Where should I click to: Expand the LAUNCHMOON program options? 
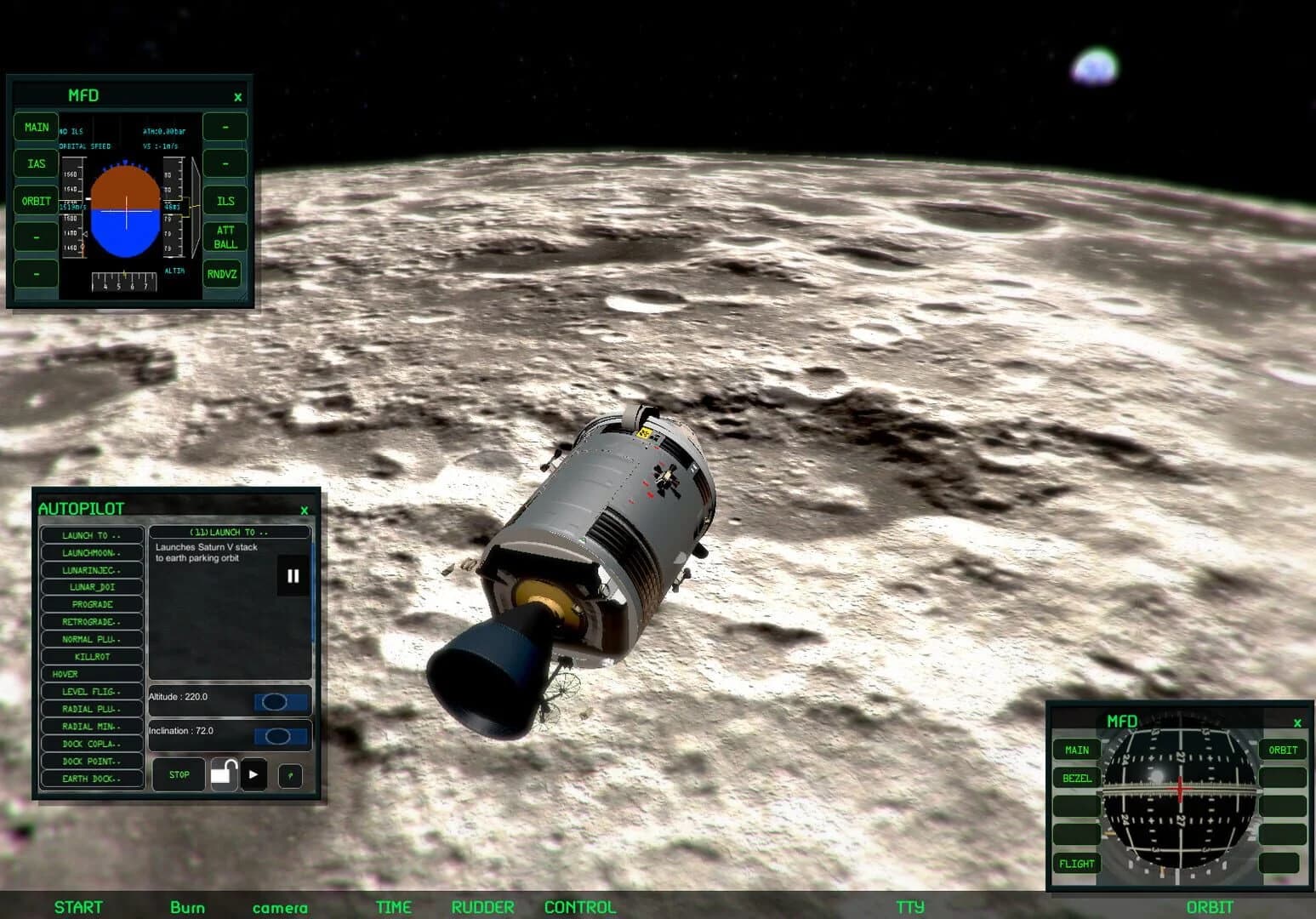(91, 552)
